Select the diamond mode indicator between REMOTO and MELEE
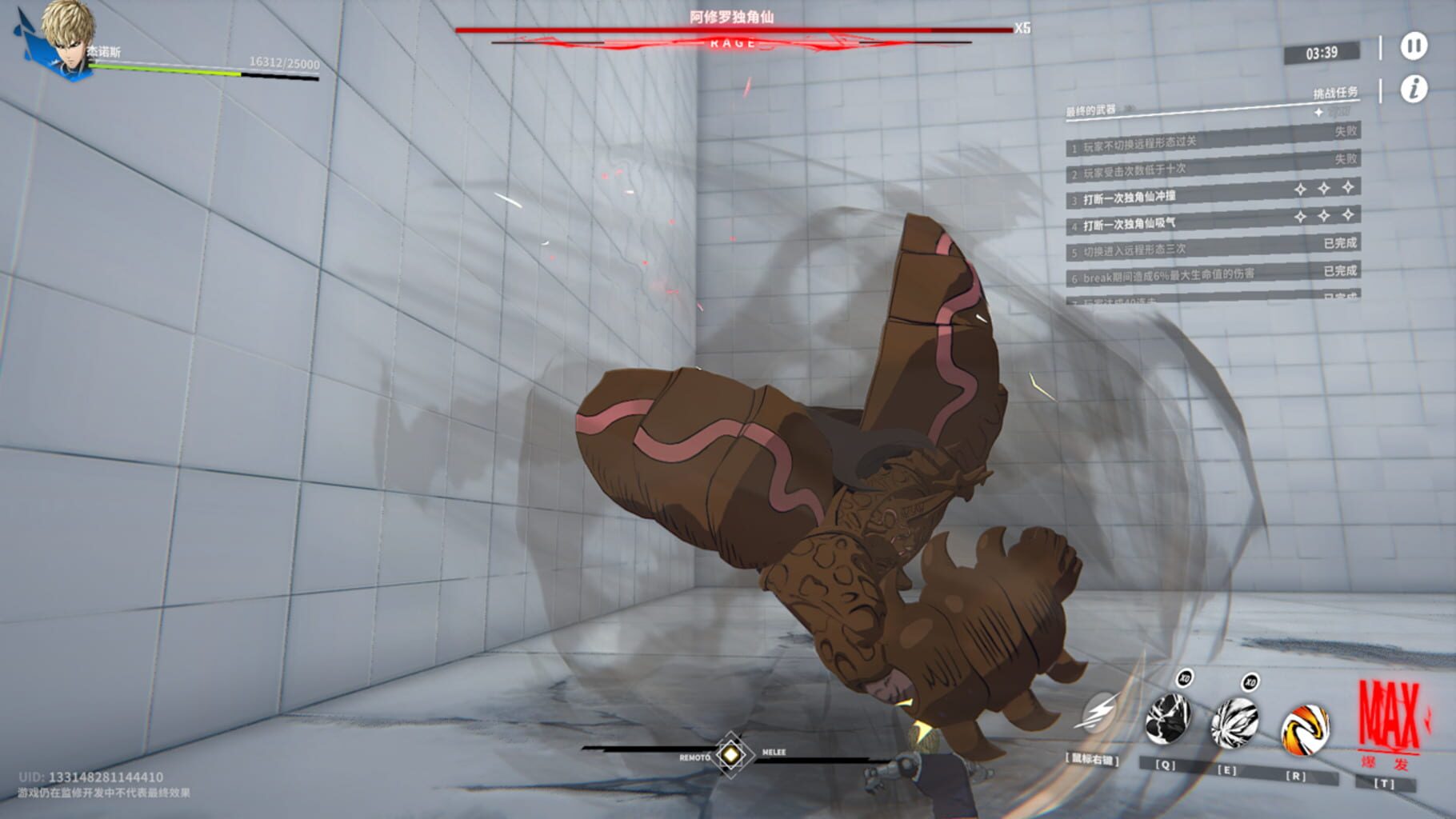The image size is (1456, 819). (x=730, y=753)
